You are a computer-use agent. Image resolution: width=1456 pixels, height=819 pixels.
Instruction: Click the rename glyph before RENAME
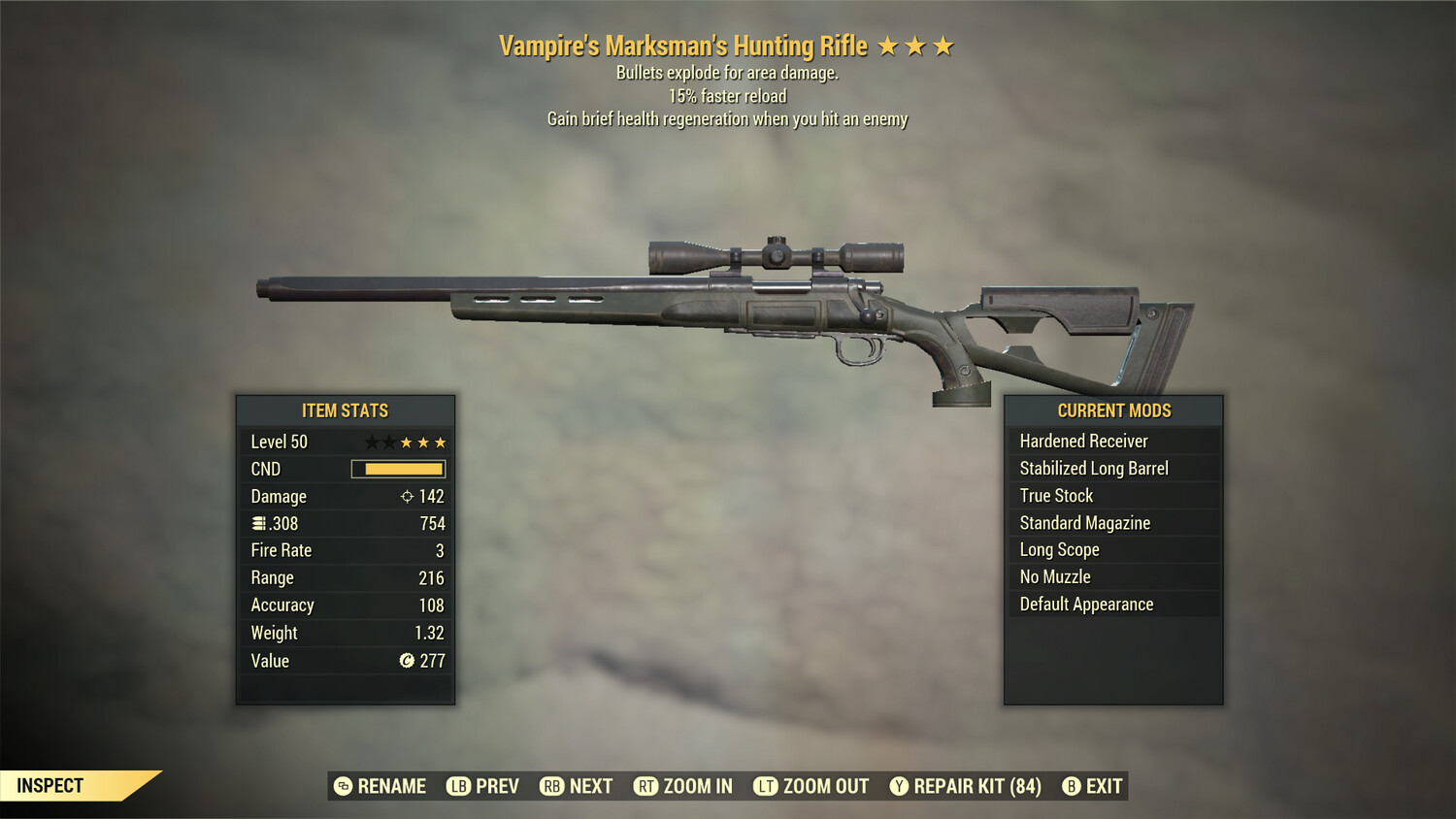tap(342, 786)
